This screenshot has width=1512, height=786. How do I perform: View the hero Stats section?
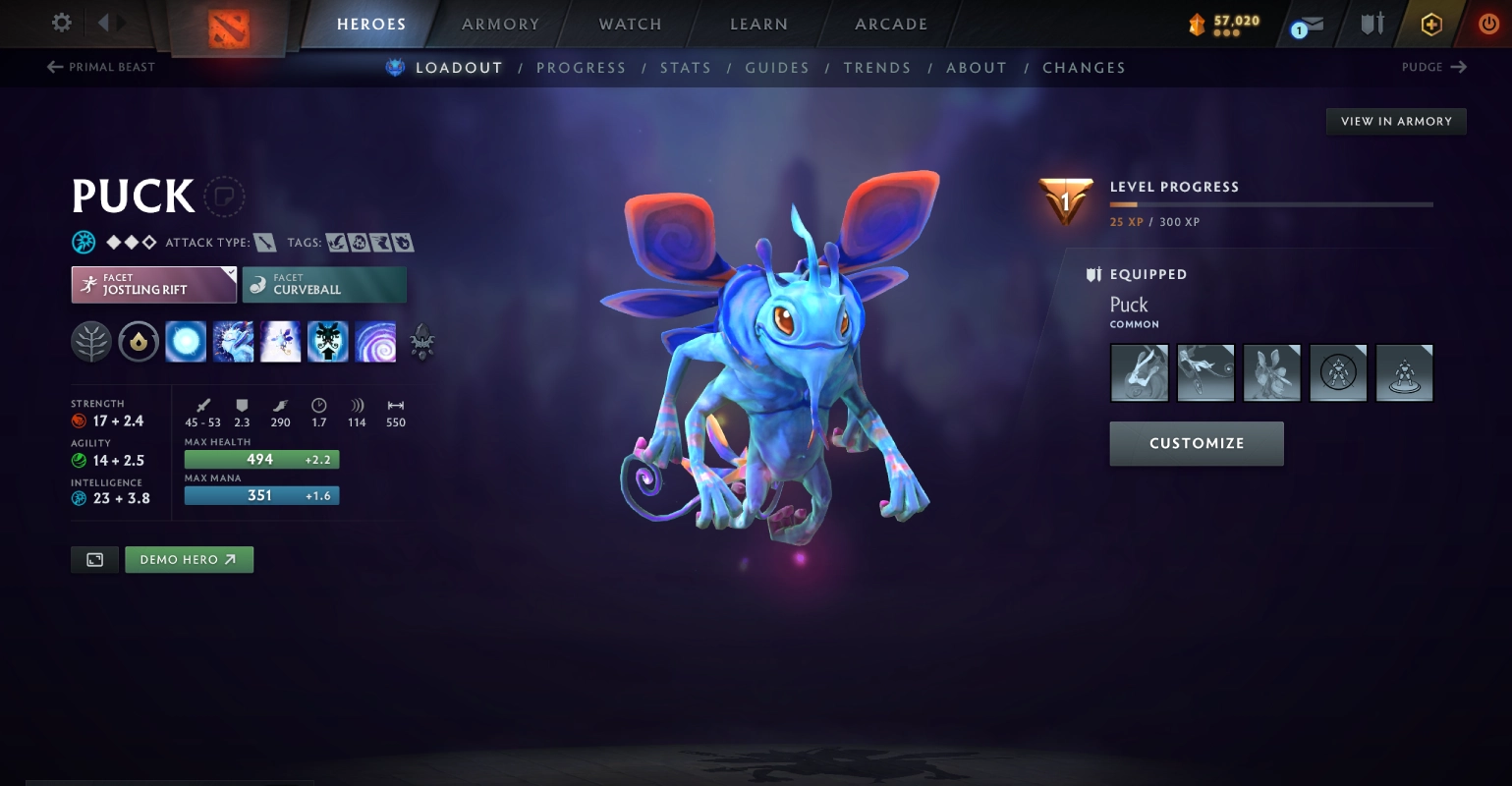point(685,68)
